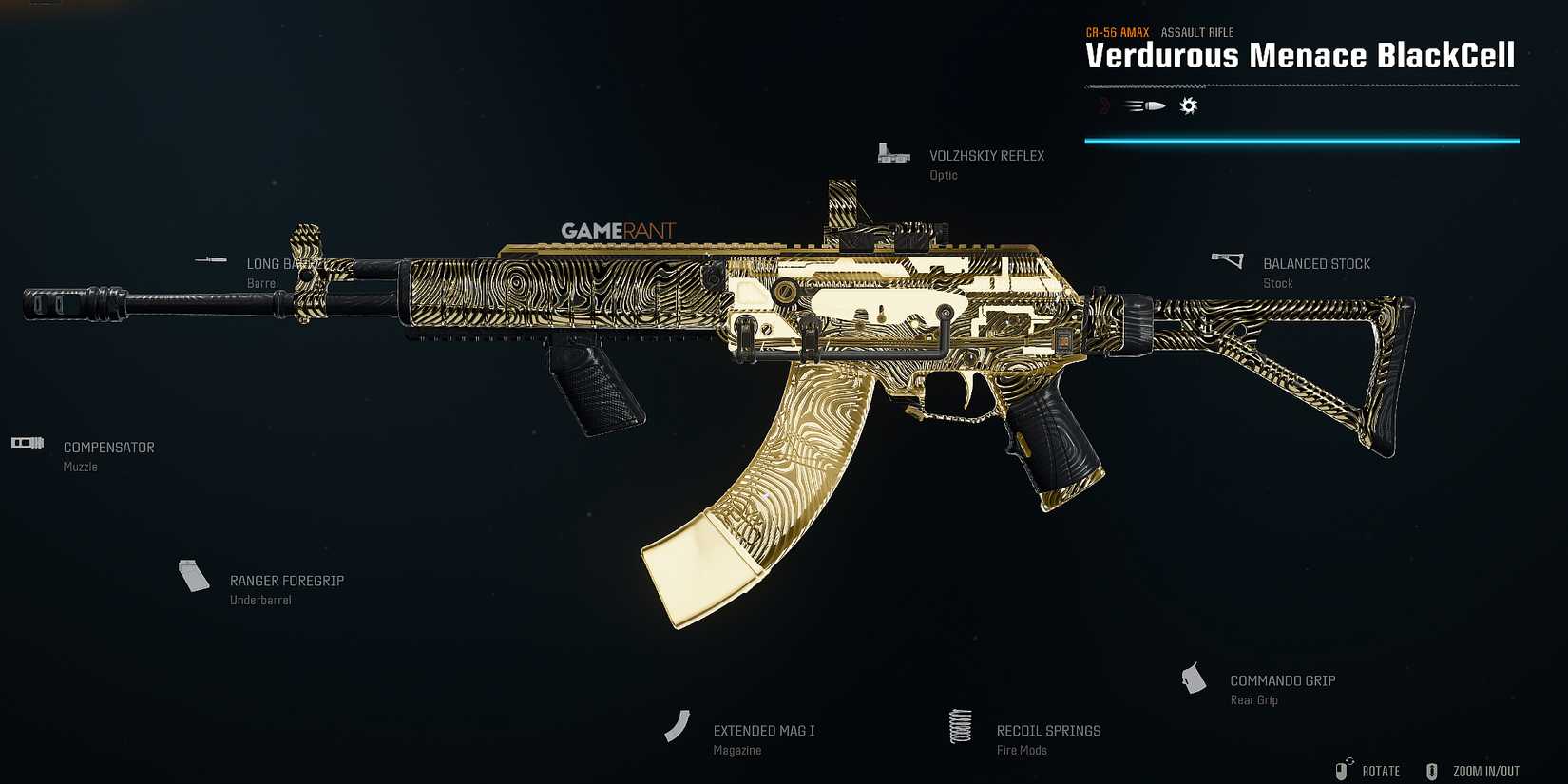
Task: Select the CR-56 AMAX weapon name
Action: click(x=1119, y=31)
